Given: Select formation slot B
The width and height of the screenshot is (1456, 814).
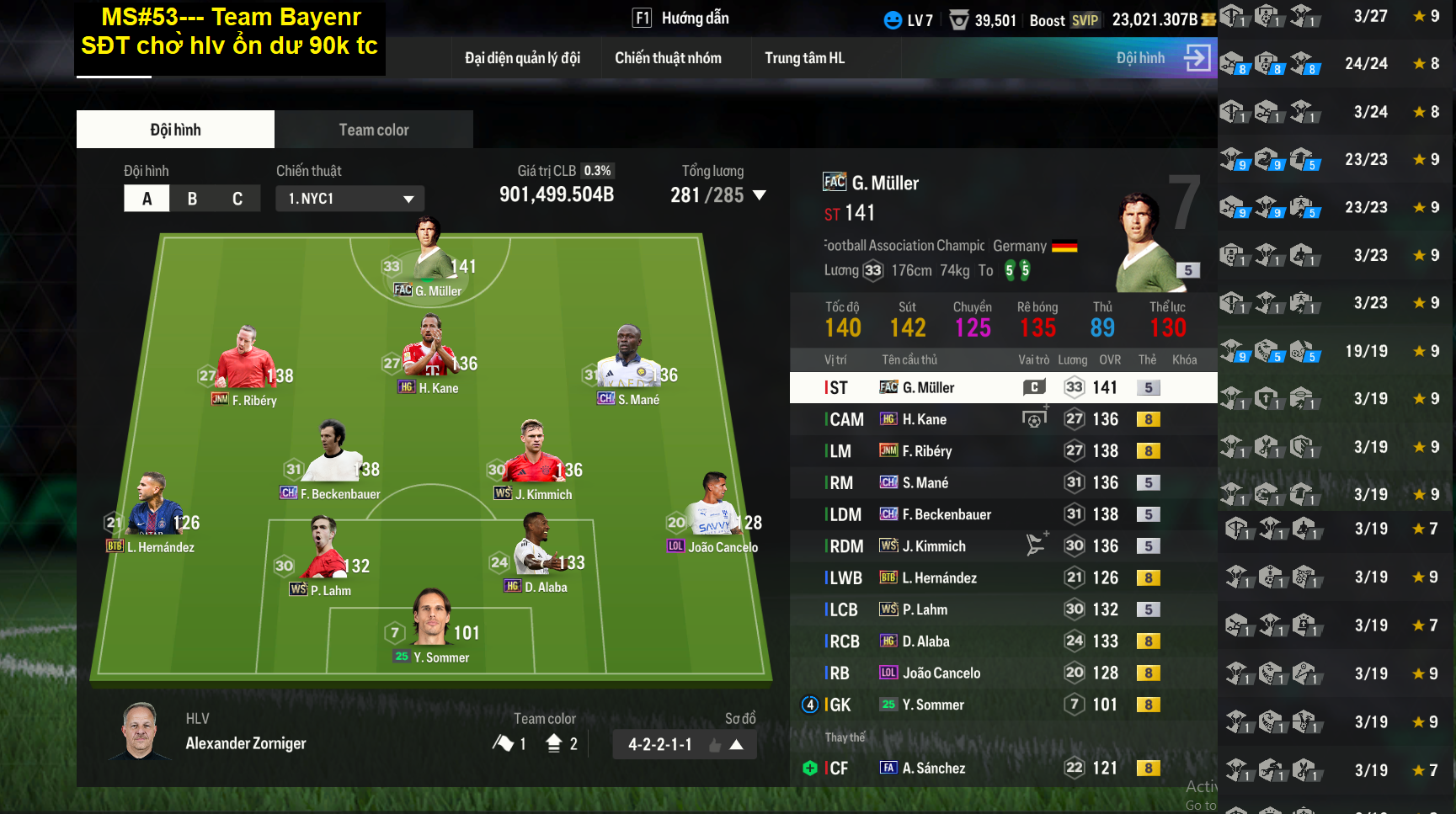Looking at the screenshot, I should coord(192,198).
